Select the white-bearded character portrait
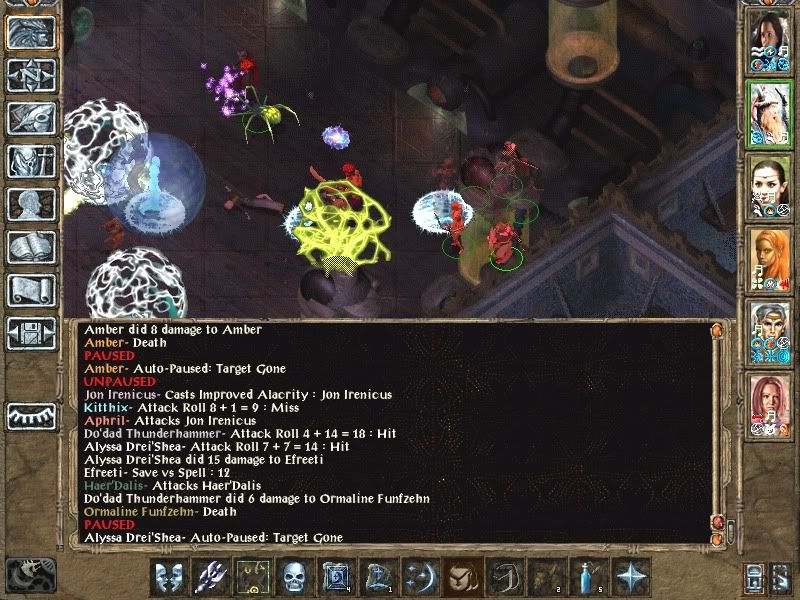Viewport: 800px width, 600px height. [769, 114]
